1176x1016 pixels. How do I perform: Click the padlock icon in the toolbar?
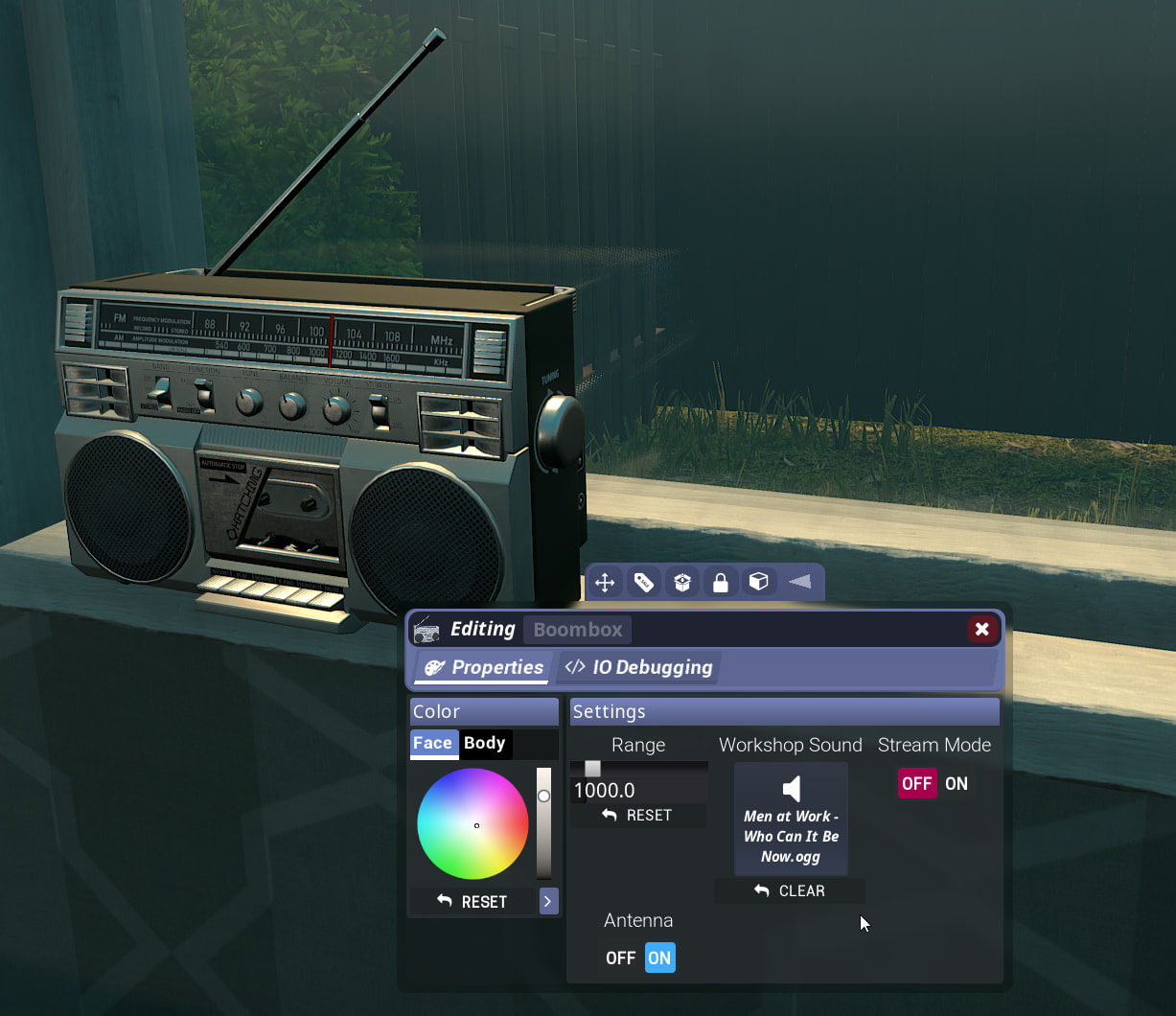(x=720, y=582)
